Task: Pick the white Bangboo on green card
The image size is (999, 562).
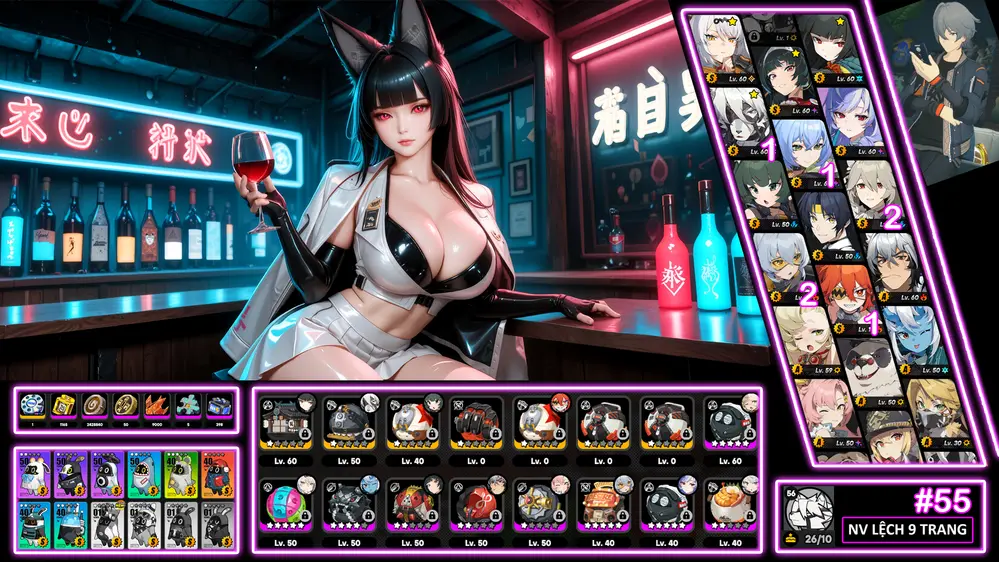Action: click(180, 474)
